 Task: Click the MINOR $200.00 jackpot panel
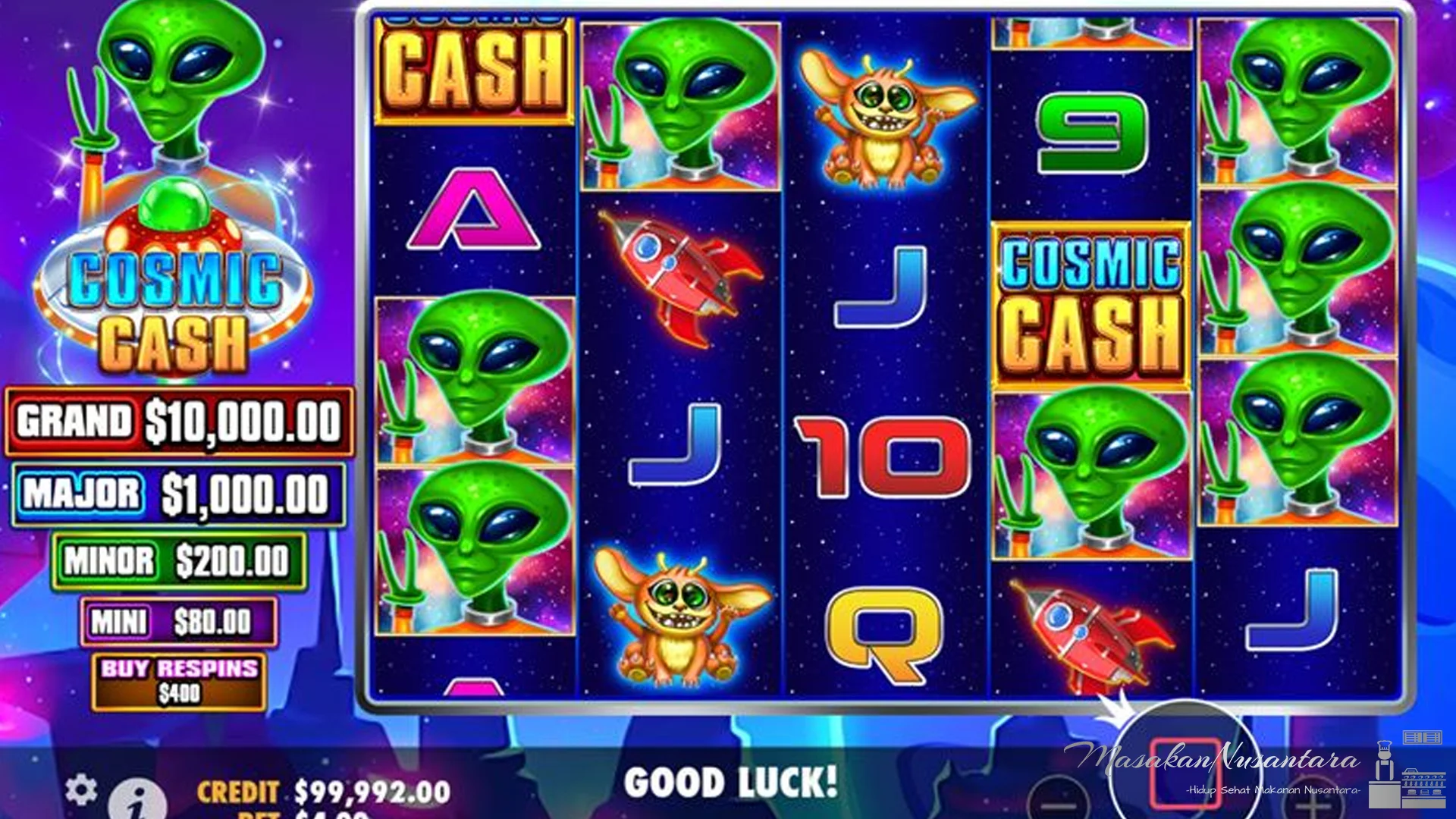point(176,560)
